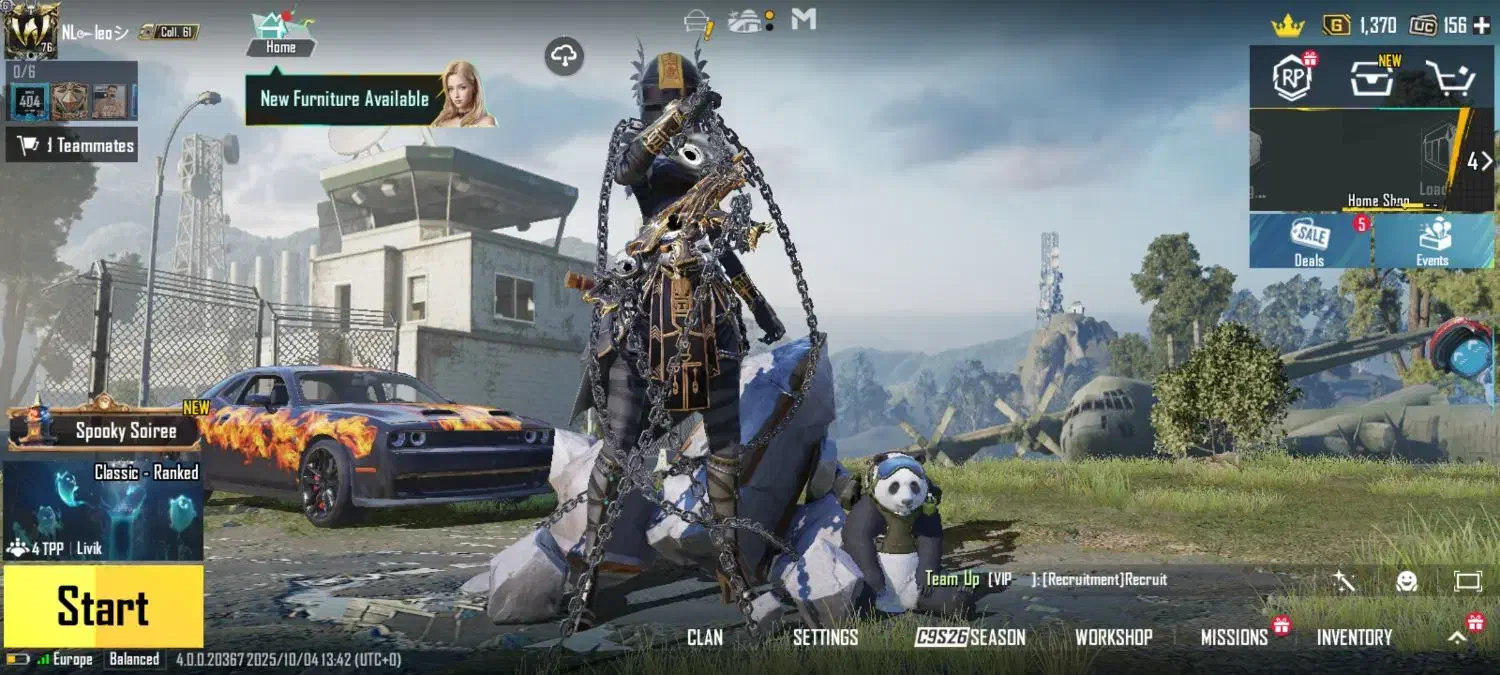The height and width of the screenshot is (675, 1500).
Task: Open the C9S26 Season page
Action: tap(970, 637)
